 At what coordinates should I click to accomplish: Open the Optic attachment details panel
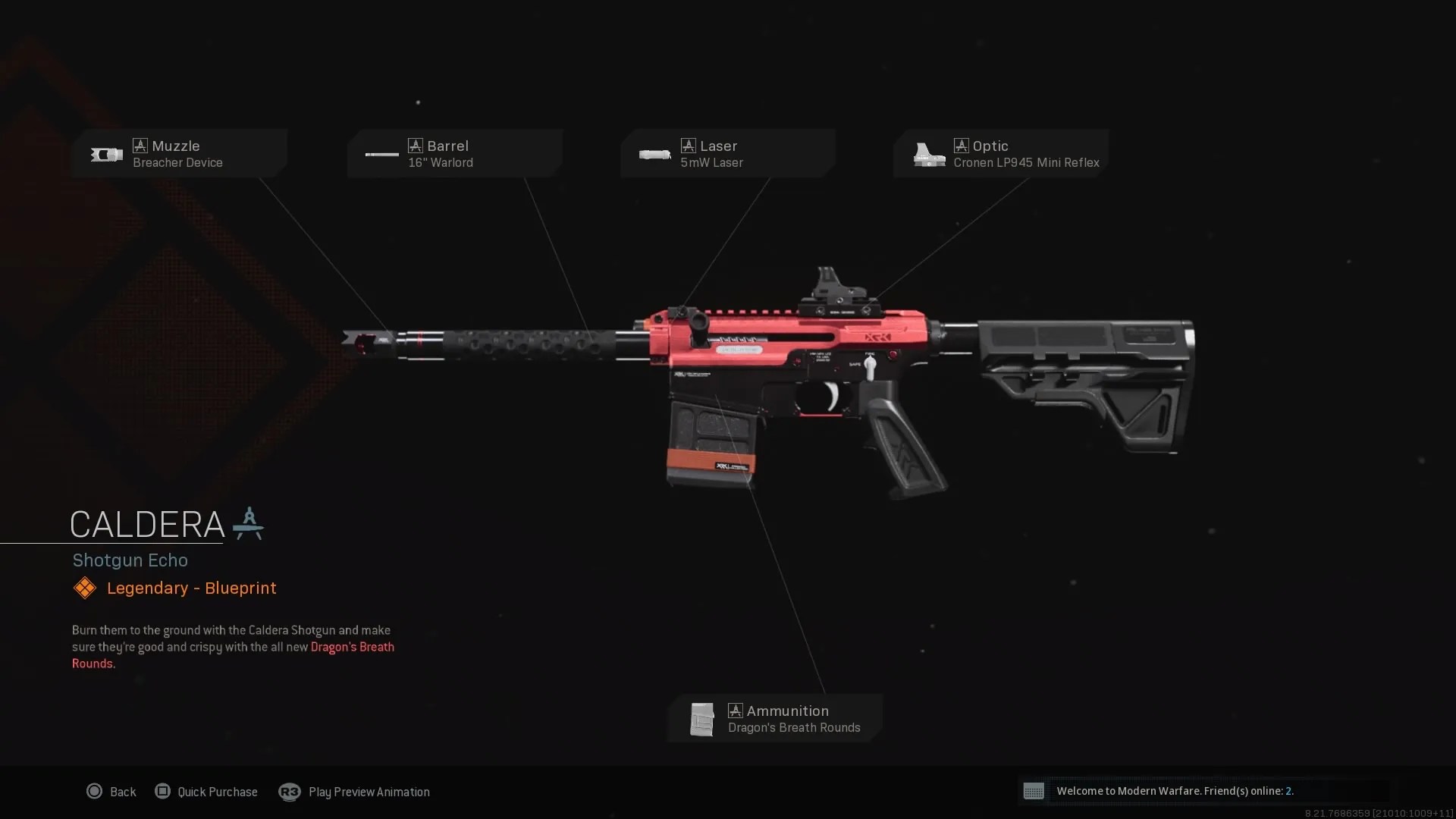(x=1001, y=154)
